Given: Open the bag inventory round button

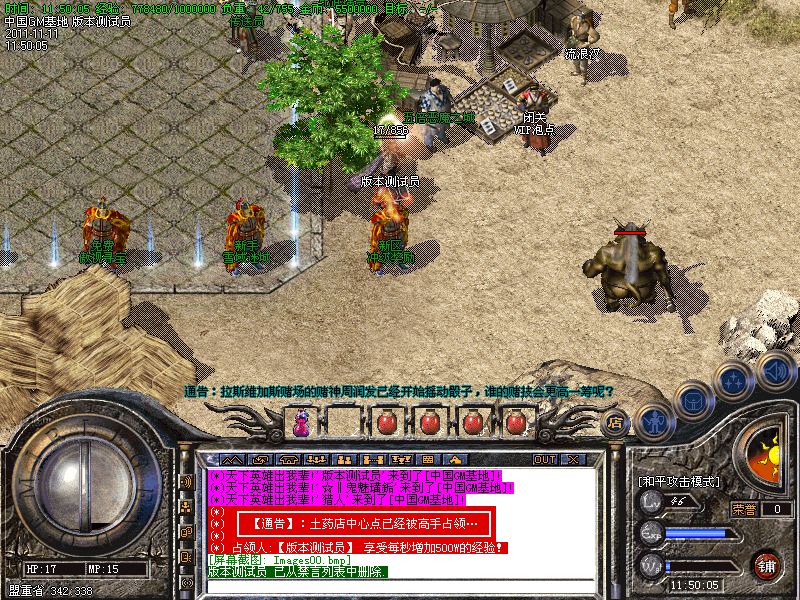Looking at the screenshot, I should point(693,401).
